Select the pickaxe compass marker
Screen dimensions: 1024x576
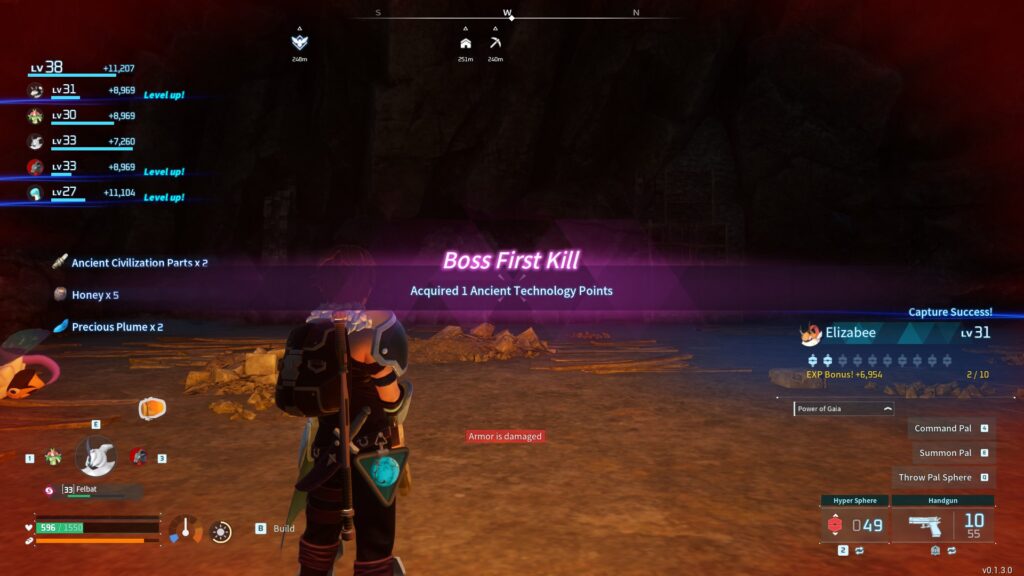(495, 43)
